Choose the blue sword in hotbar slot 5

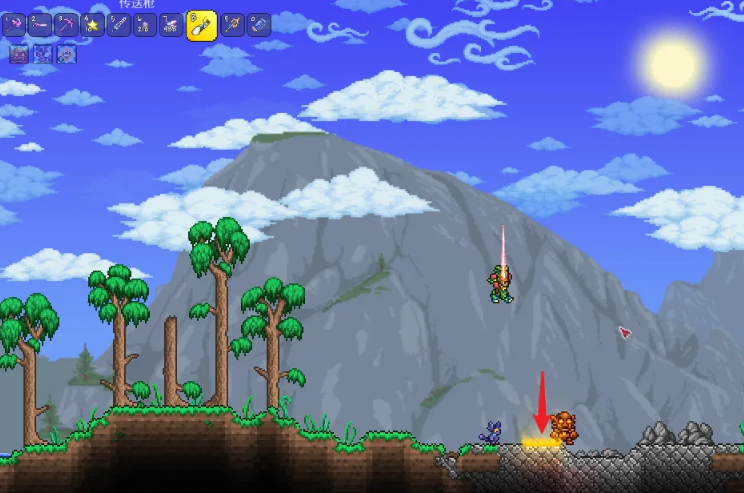click(119, 25)
